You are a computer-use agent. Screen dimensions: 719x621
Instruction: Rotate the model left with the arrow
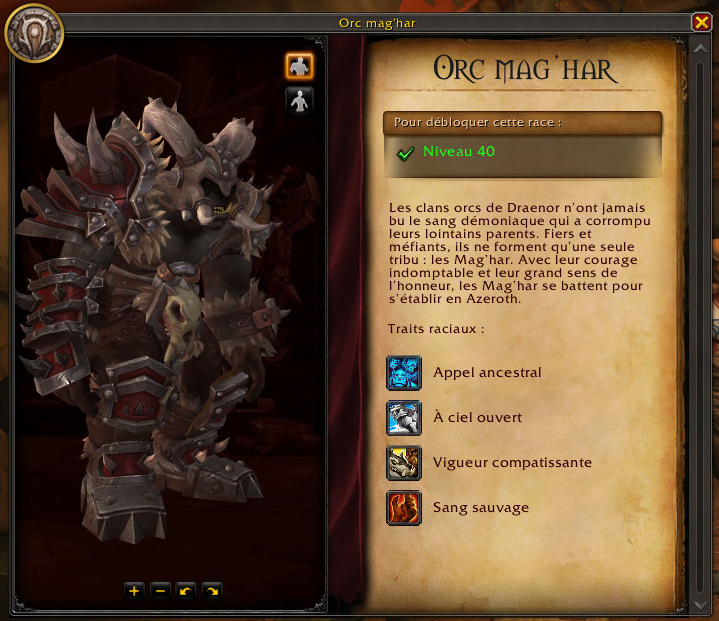click(x=185, y=591)
